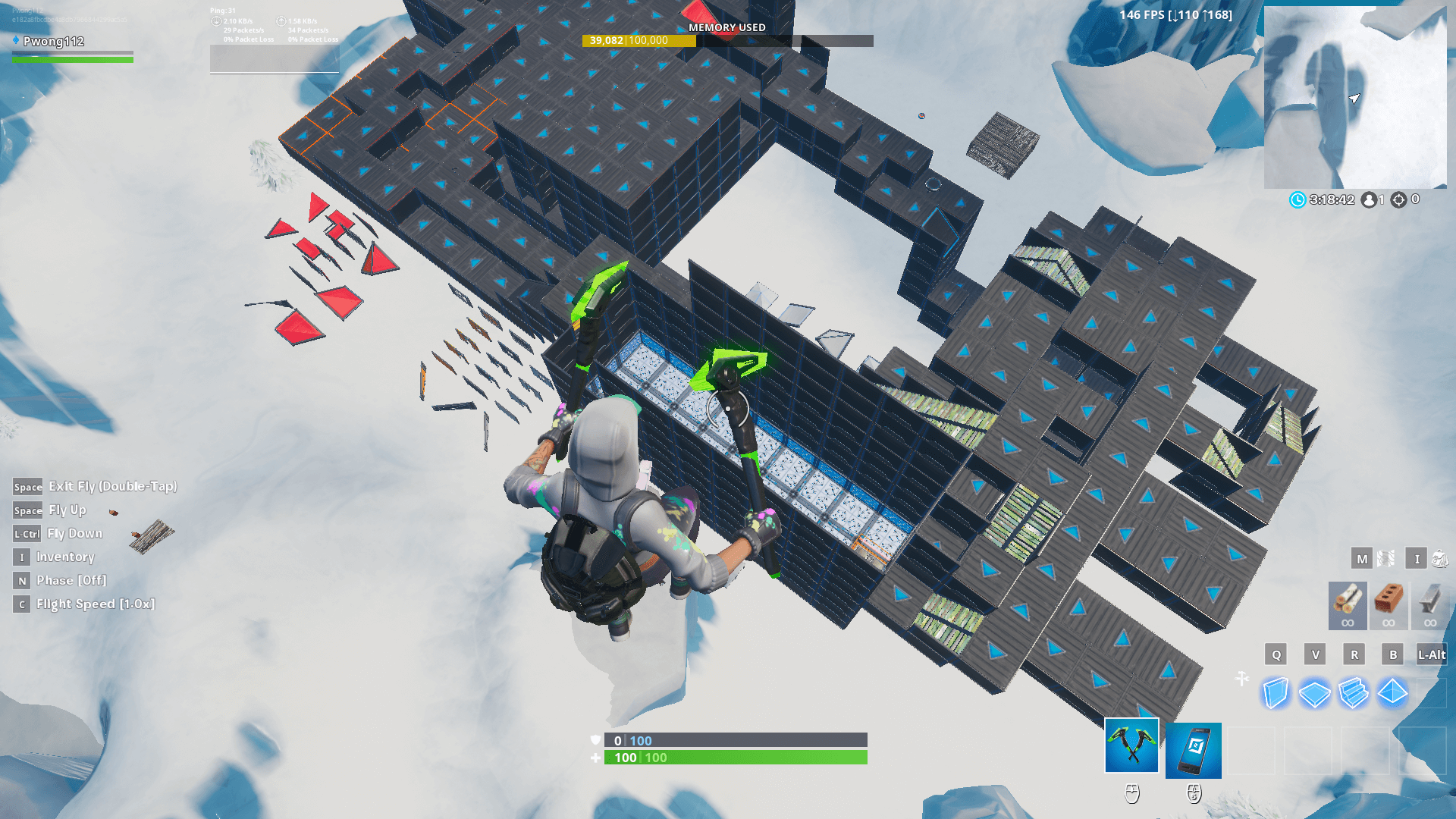The height and width of the screenshot is (819, 1456).
Task: Click the Memory Used progress bar
Action: (728, 41)
